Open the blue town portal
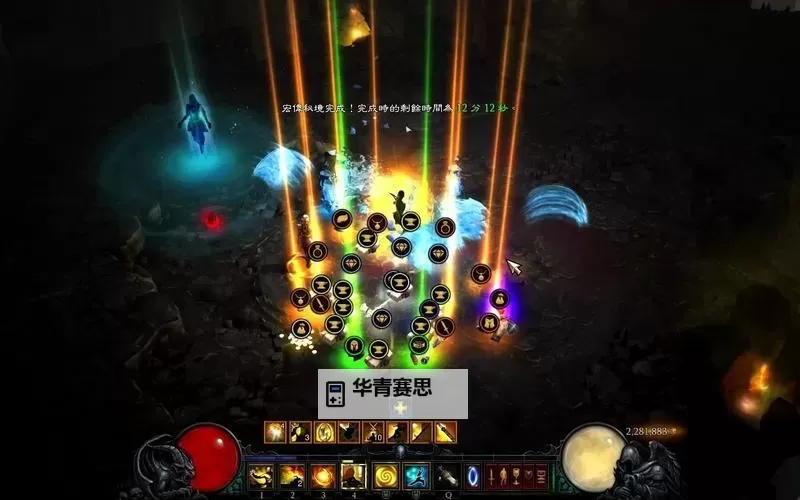The width and height of the screenshot is (800, 500). 473,476
